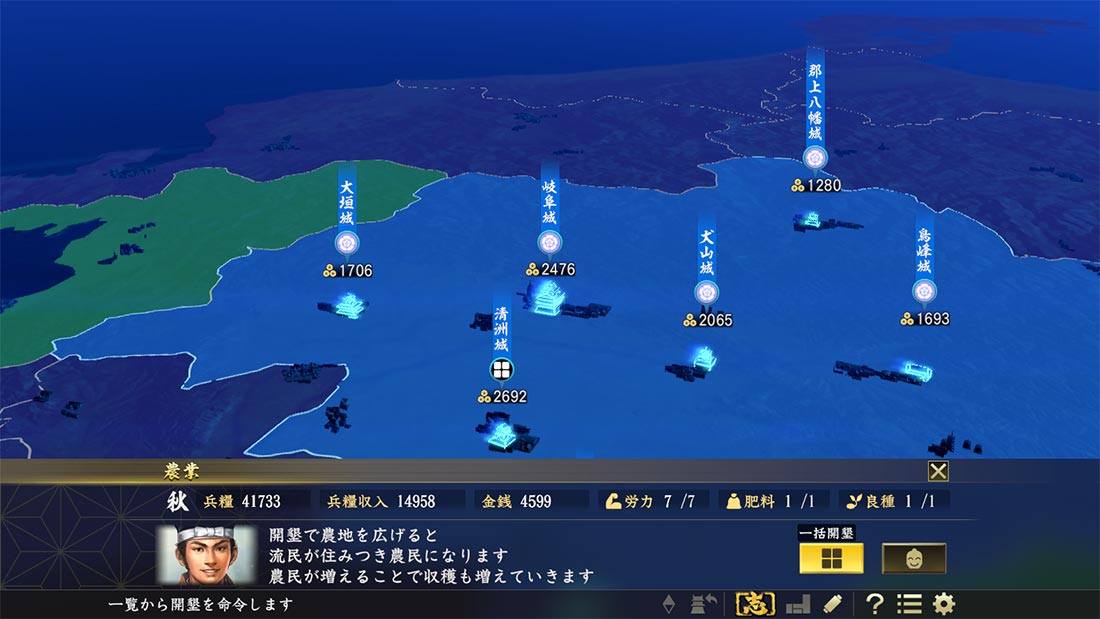1100x619 pixels.
Task: Click the diamond compass icon
Action: [670, 604]
